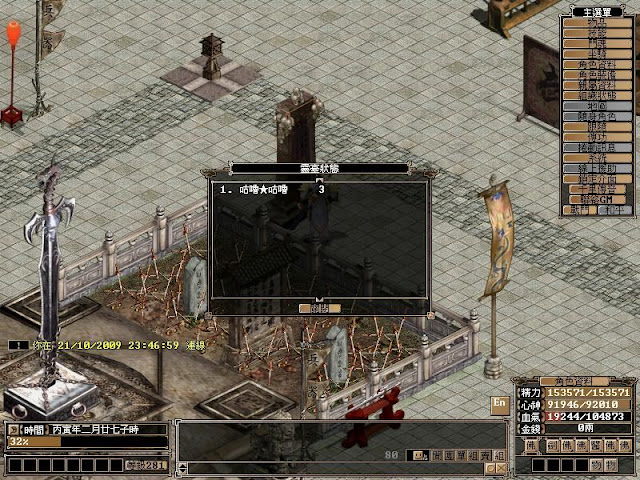The image size is (640, 480).
Task: Open 物品 in the main menu
Action: (597, 22)
